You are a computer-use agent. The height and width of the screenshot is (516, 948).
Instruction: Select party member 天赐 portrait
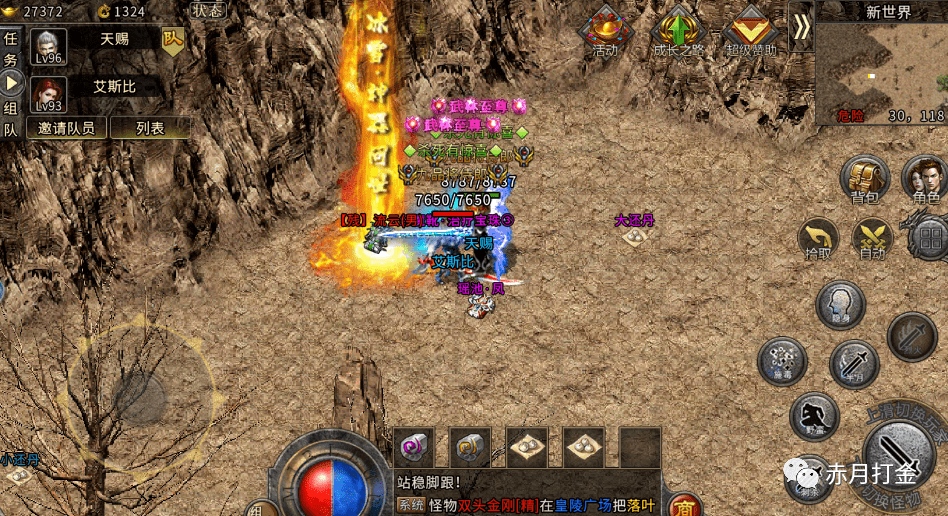pyautogui.click(x=49, y=46)
